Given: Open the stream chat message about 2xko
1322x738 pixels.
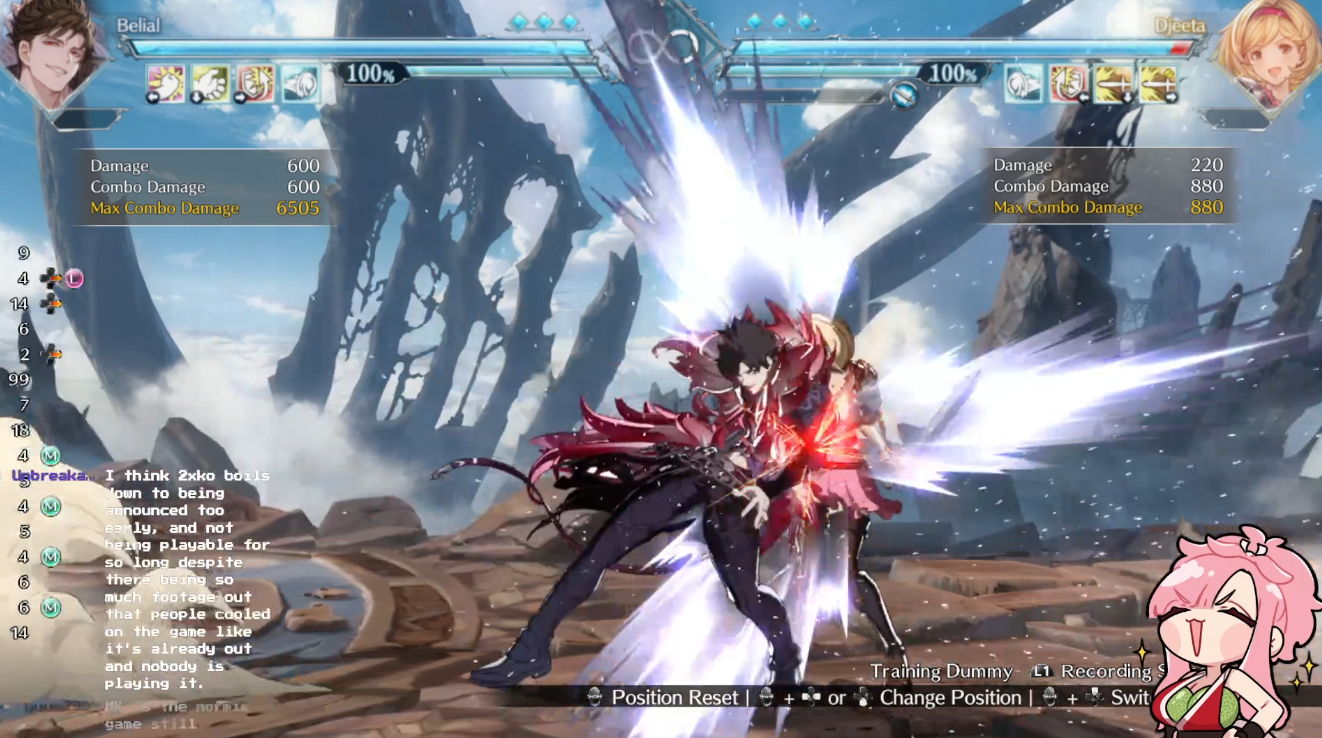Looking at the screenshot, I should coord(187,579).
